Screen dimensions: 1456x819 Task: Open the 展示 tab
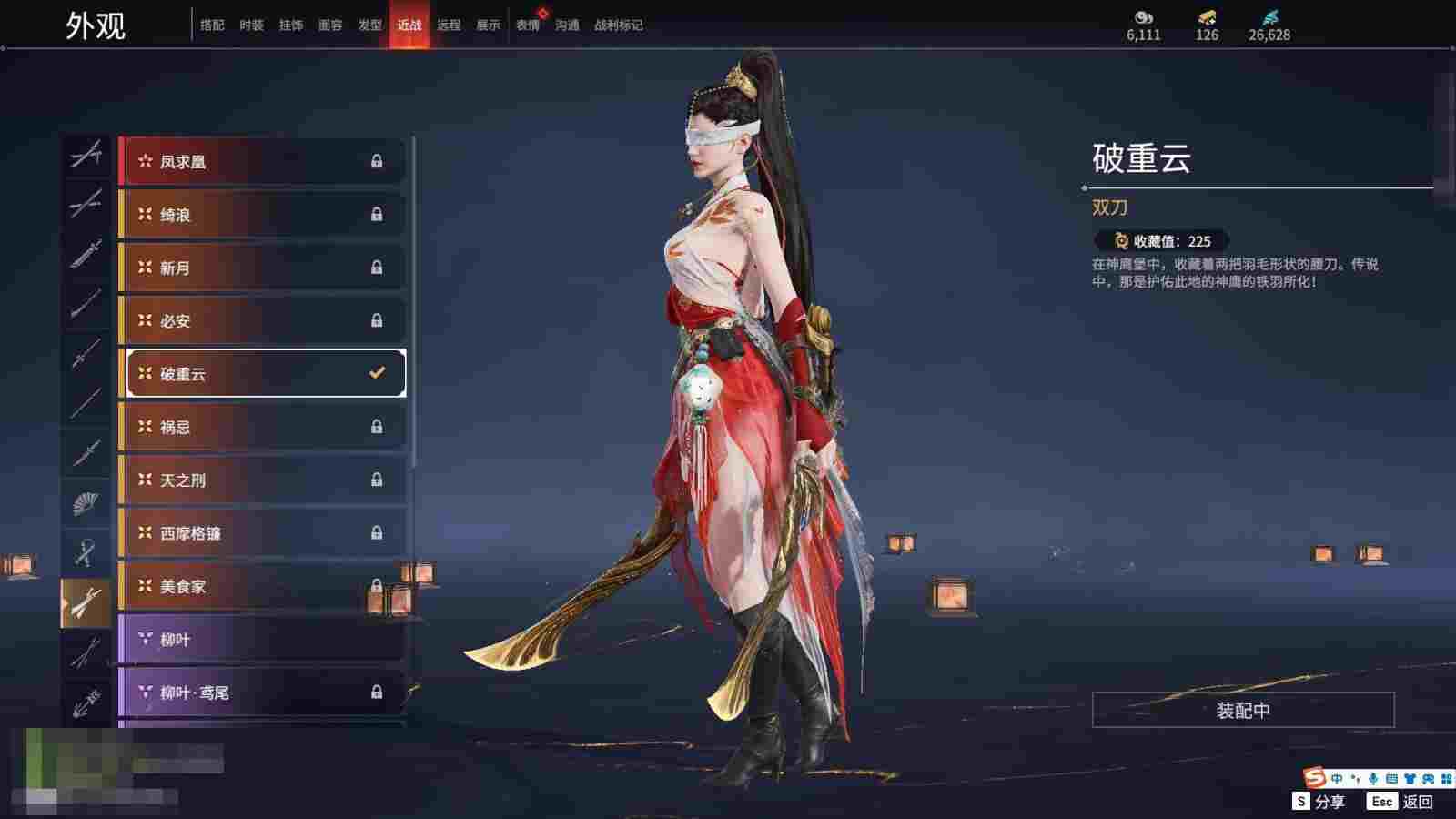tap(488, 25)
